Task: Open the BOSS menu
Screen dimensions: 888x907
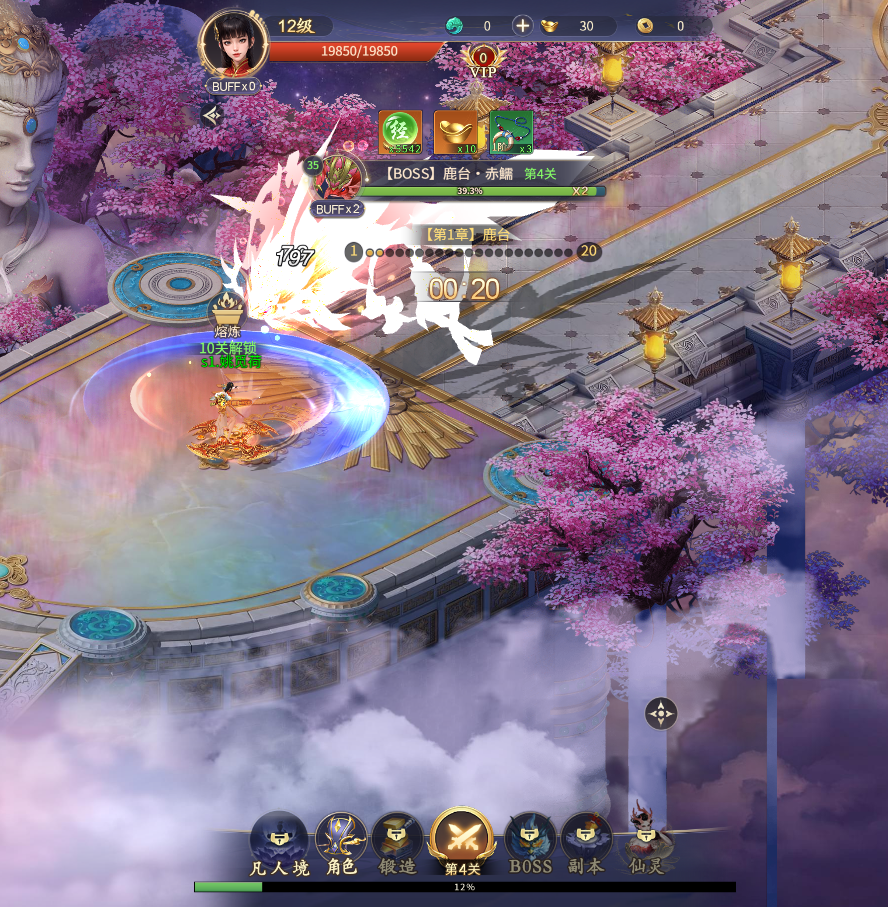Action: pyautogui.click(x=530, y=845)
